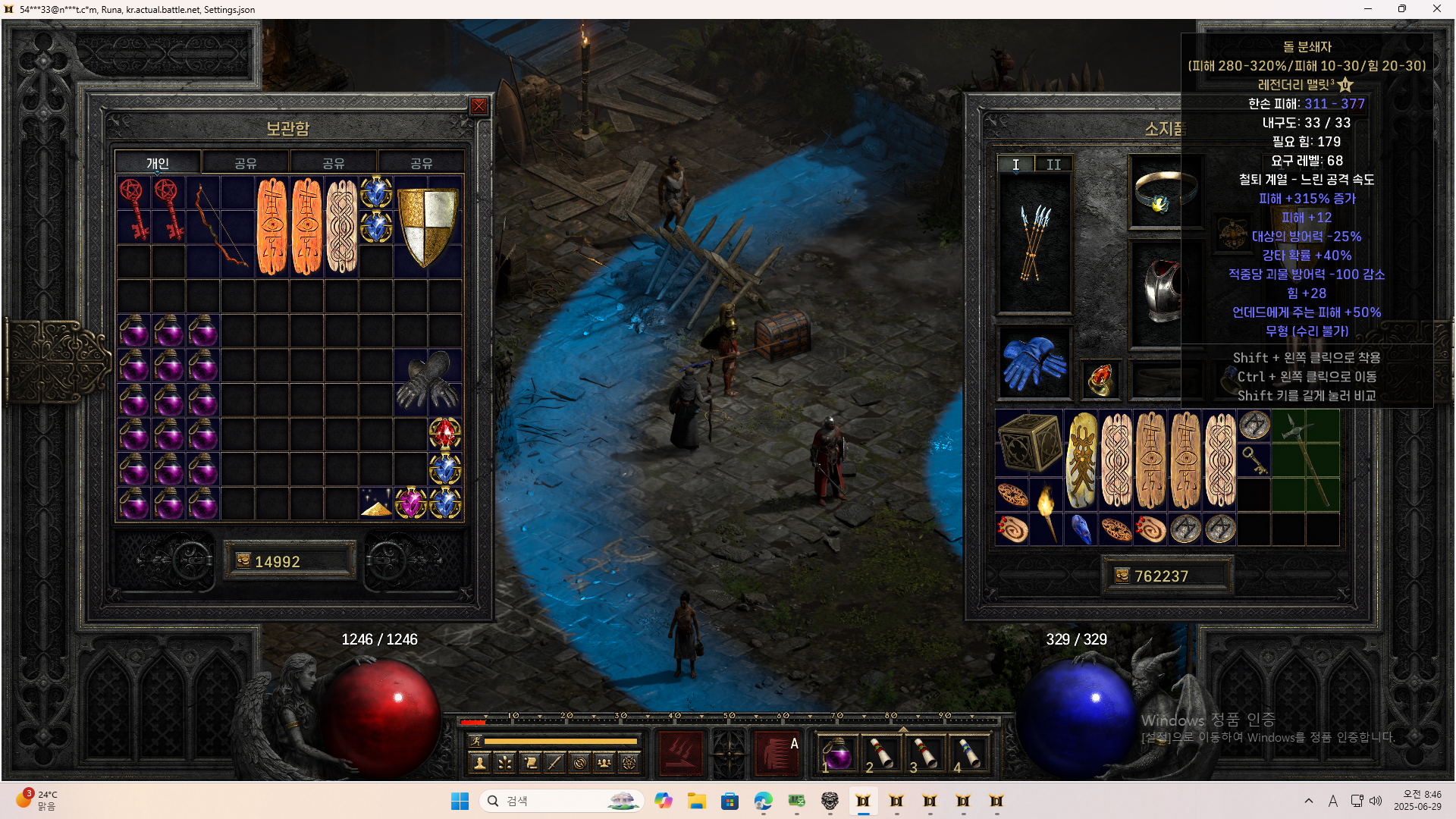The image size is (1456, 819).
Task: Open the left-click red claw skill icon
Action: point(680,753)
